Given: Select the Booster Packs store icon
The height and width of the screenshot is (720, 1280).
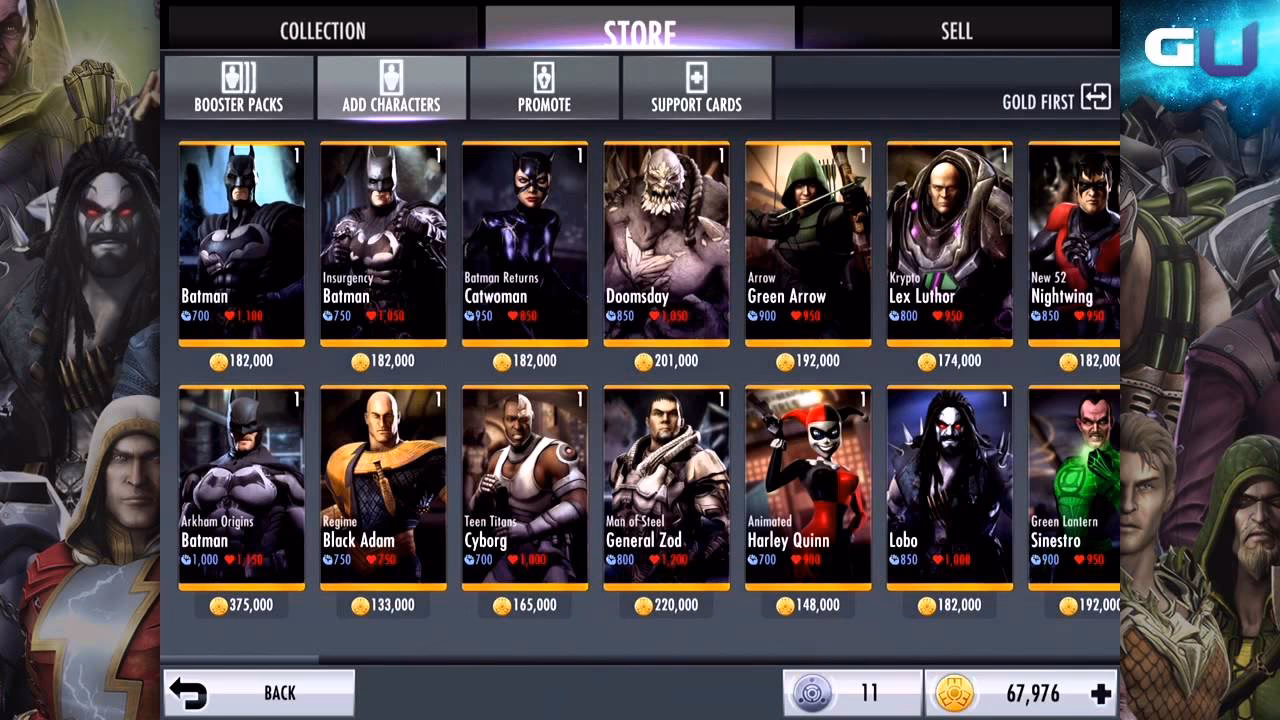Looking at the screenshot, I should [238, 87].
